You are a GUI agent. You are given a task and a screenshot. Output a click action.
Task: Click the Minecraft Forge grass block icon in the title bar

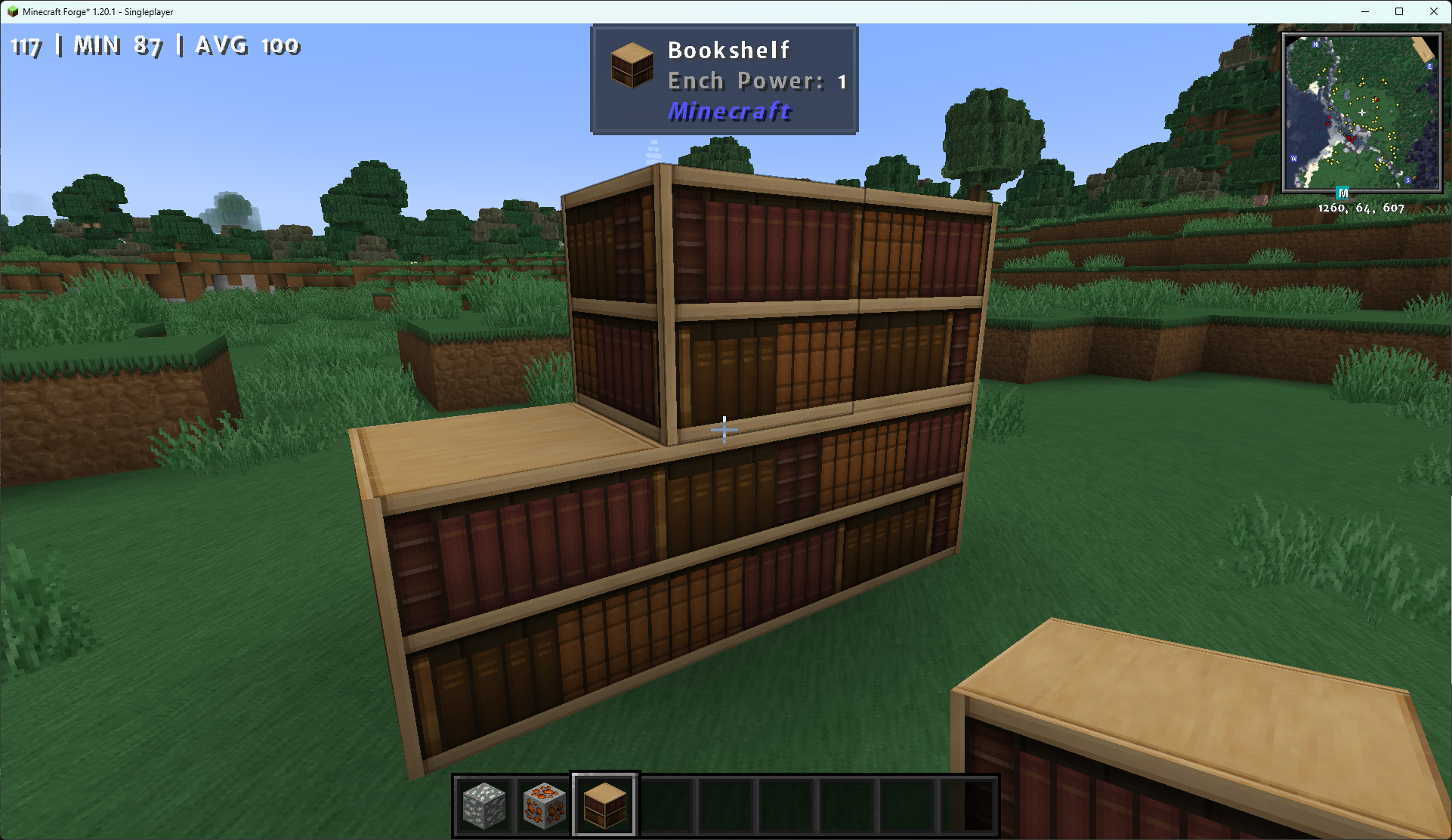point(12,11)
